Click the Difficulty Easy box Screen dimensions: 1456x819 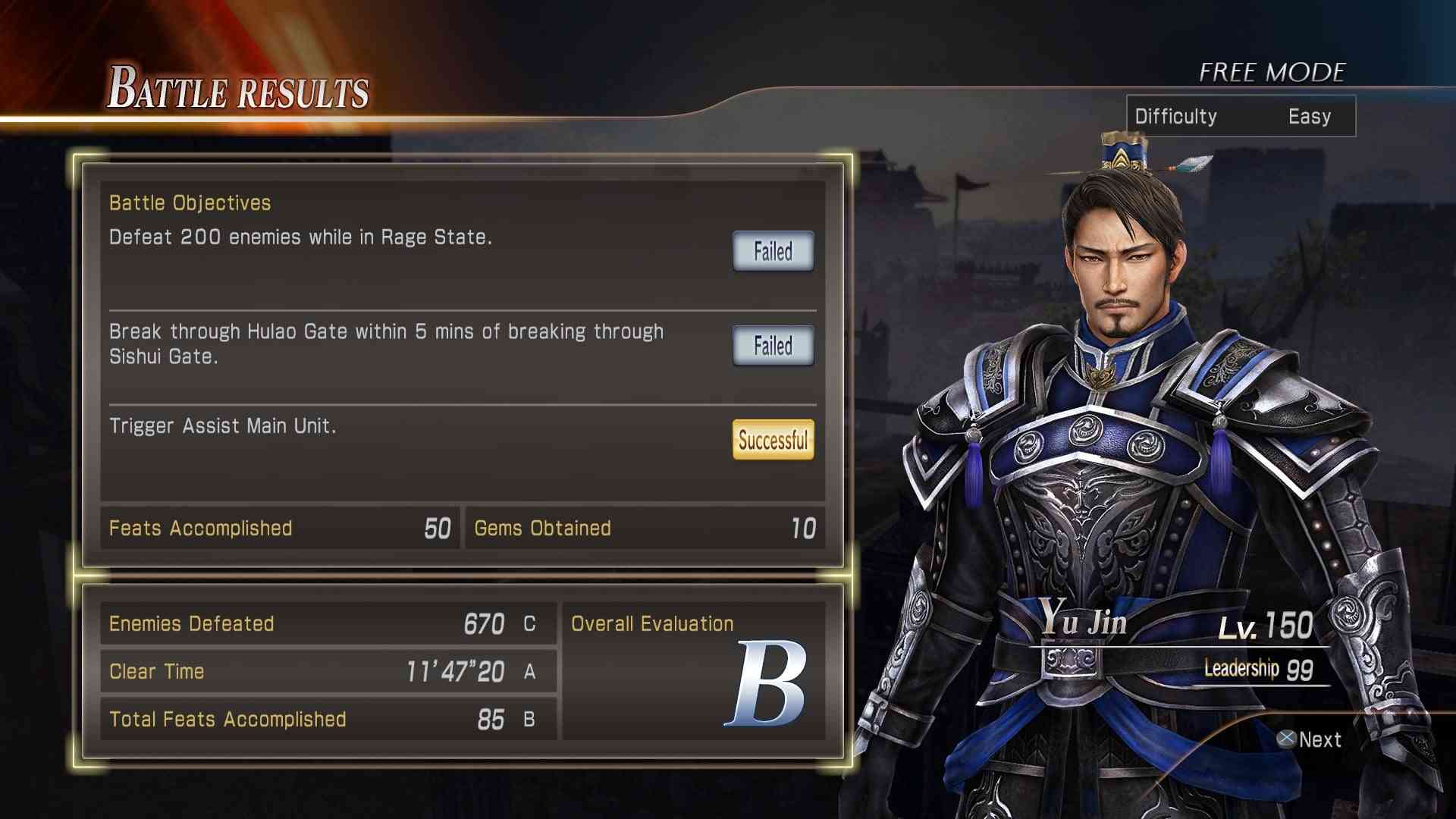coord(1240,116)
